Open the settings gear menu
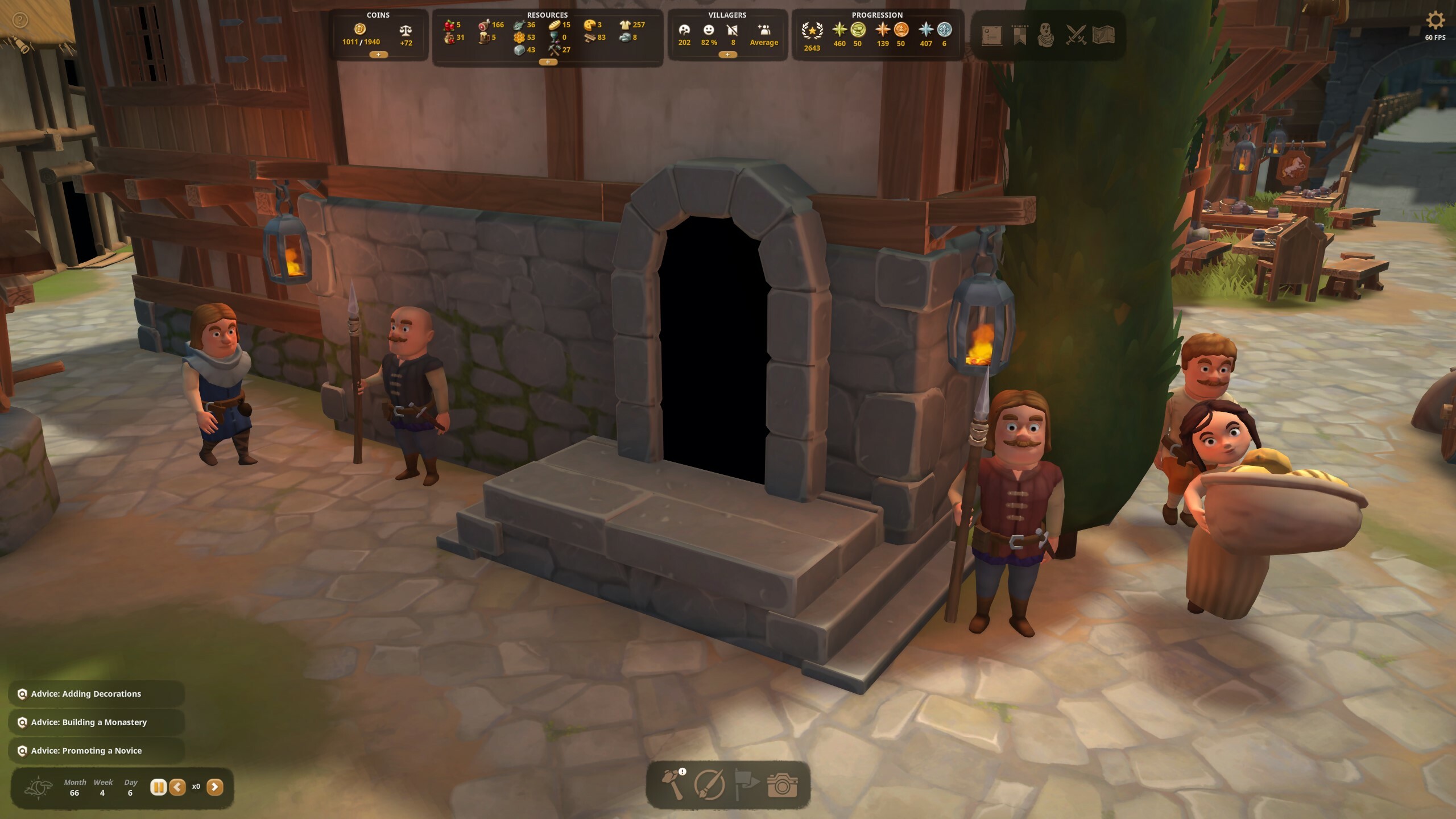1456x819 pixels. tap(1434, 21)
